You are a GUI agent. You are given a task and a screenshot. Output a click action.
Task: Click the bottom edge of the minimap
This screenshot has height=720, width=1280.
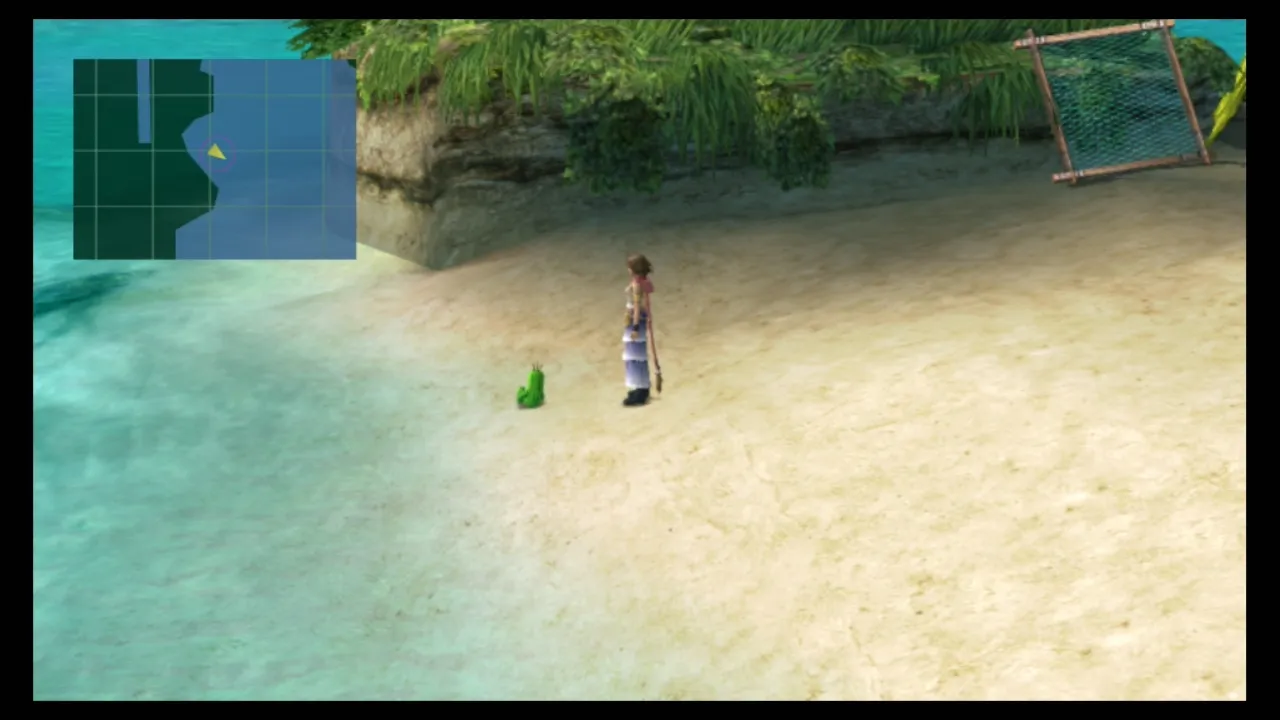214,256
